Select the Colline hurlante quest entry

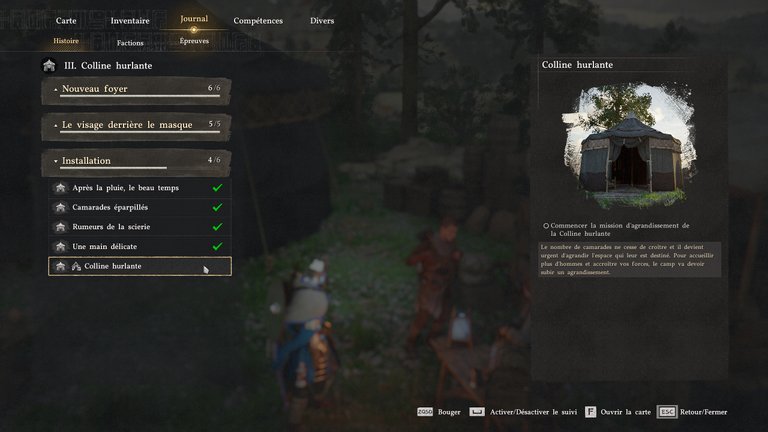point(140,266)
